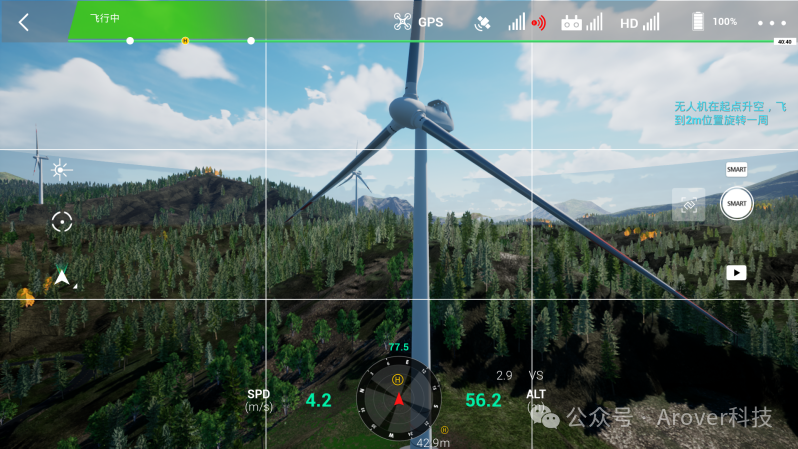Open the playback gallery button
798x449 pixels.
coord(736,272)
